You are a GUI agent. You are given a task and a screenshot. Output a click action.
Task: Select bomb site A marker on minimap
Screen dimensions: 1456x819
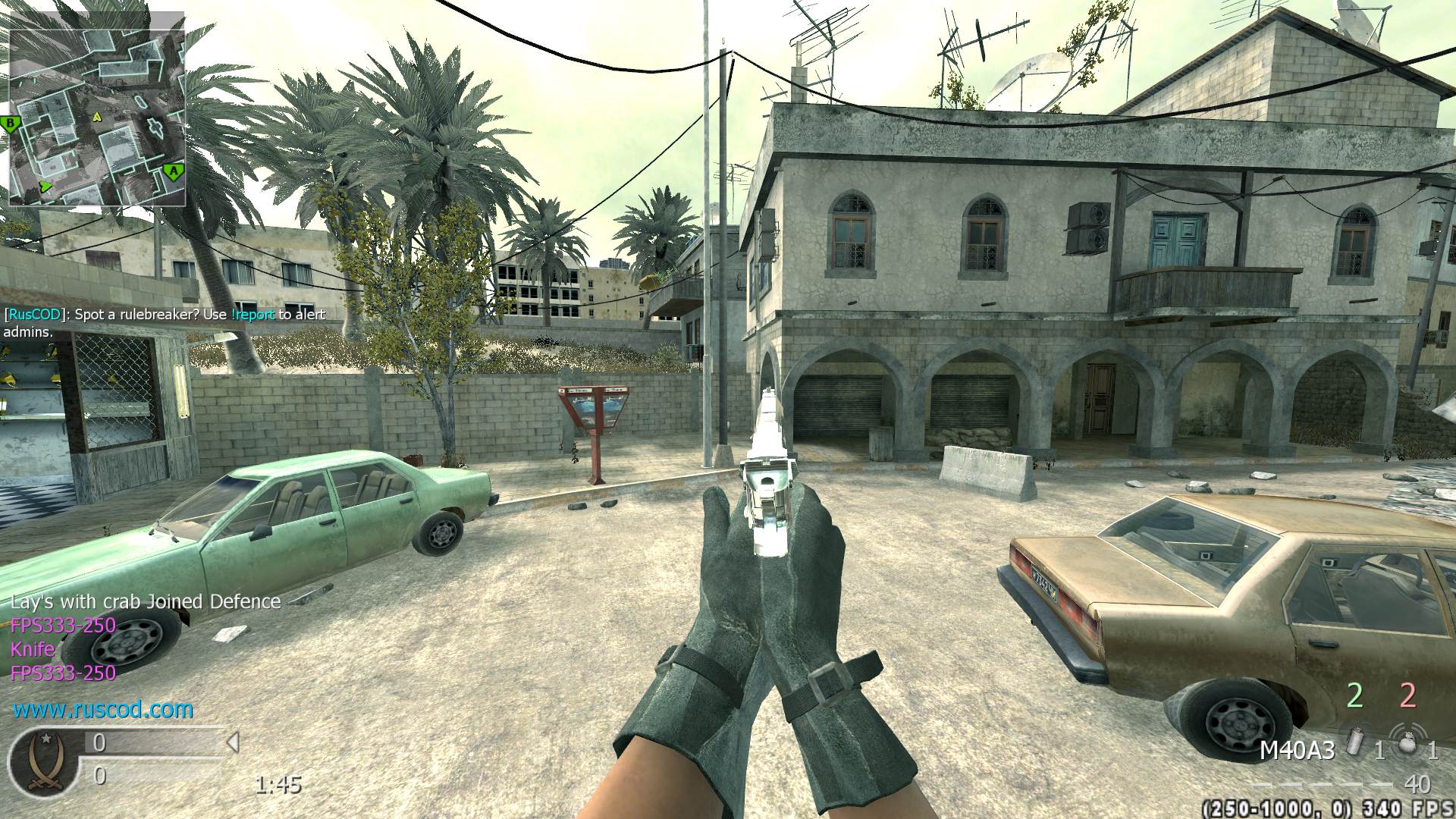click(174, 172)
